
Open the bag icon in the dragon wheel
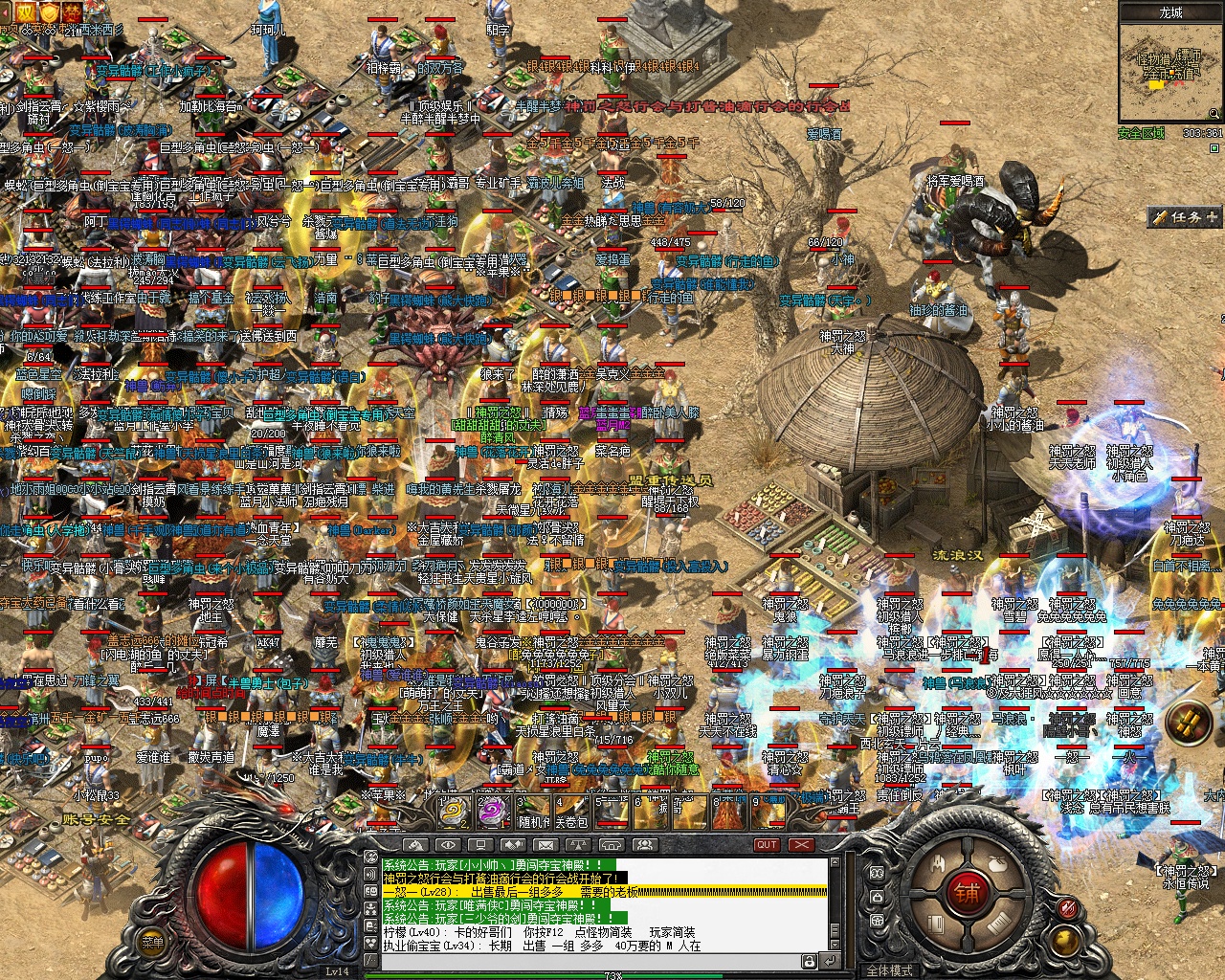pyautogui.click(x=996, y=863)
